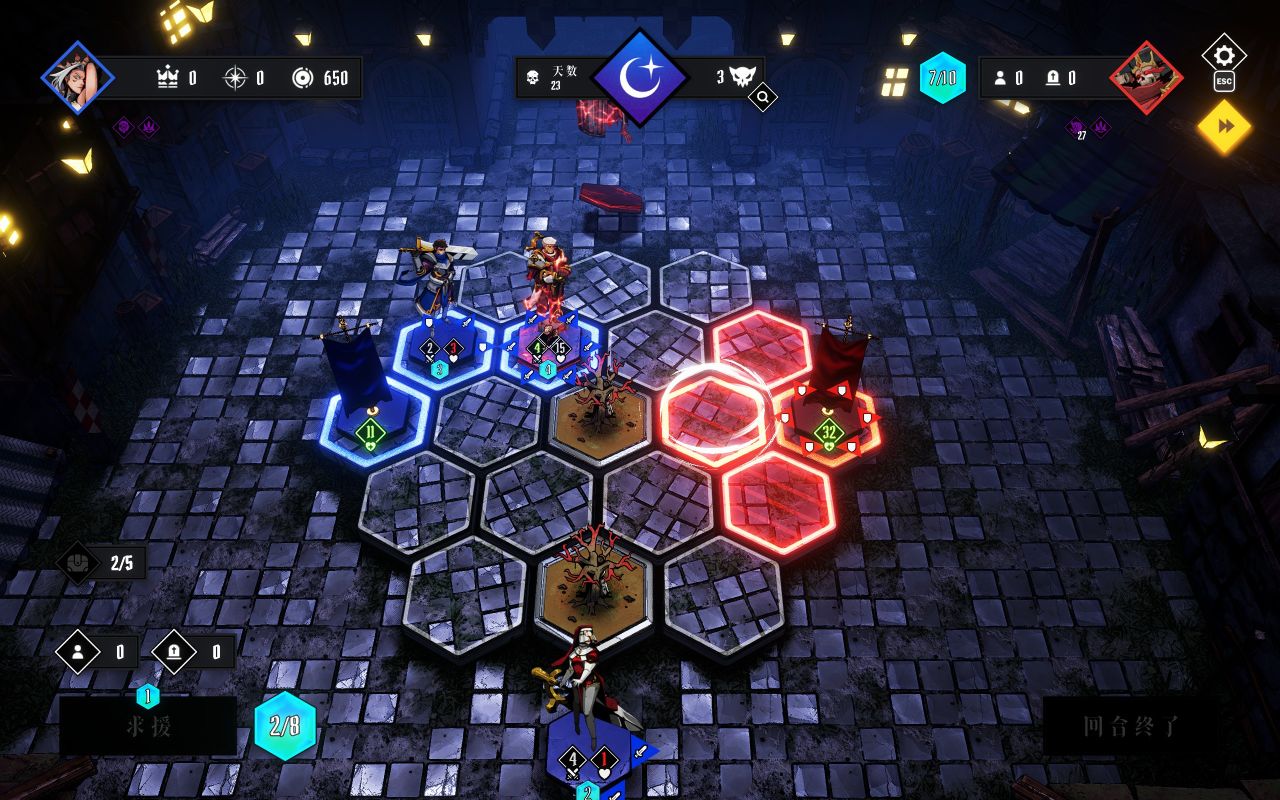The height and width of the screenshot is (800, 1280).
Task: Click the crescent moon night-phase emblem
Action: [639, 76]
